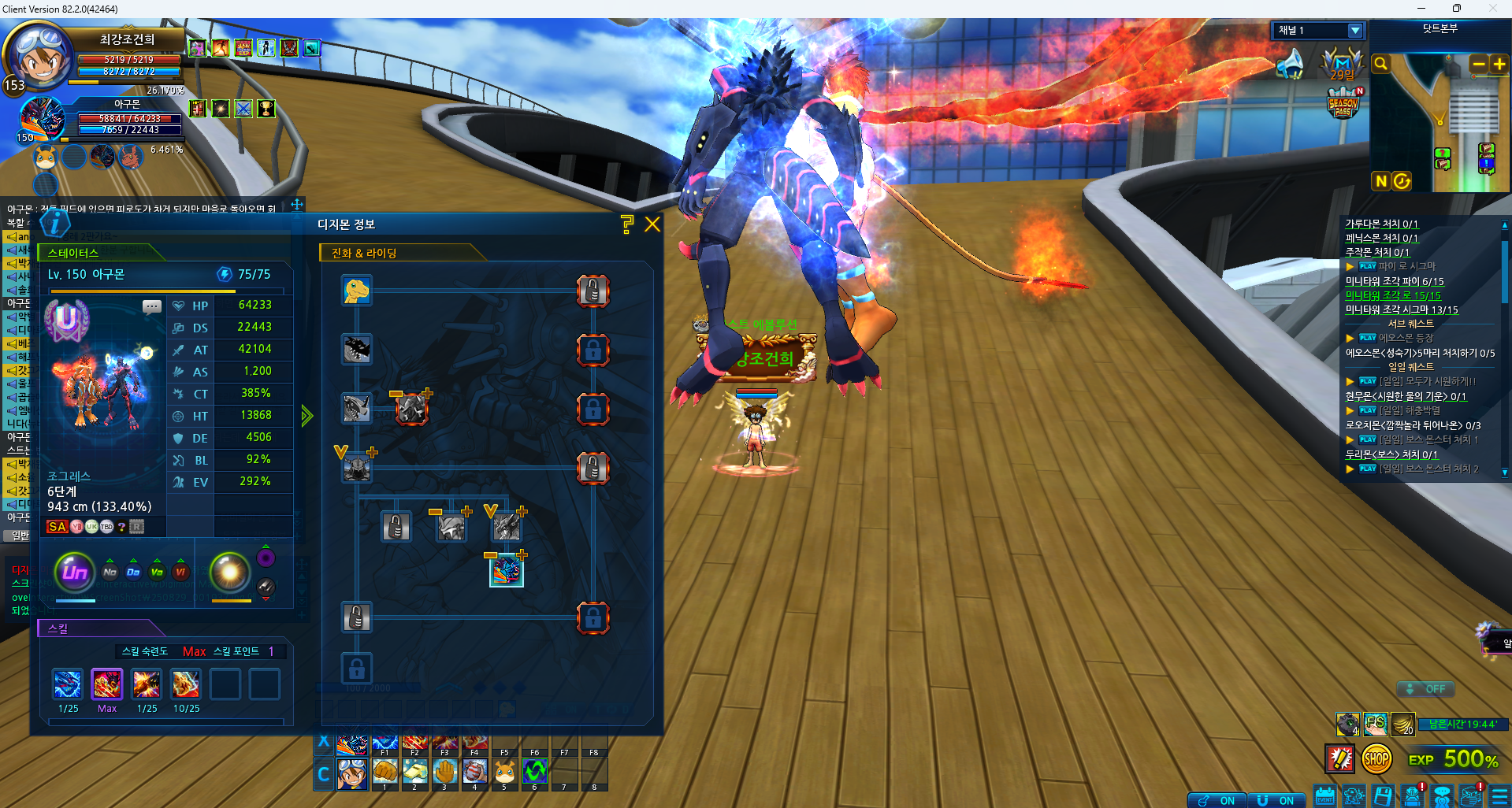The image size is (1512, 808).
Task: Open the channel selection dropdown
Action: [x=1354, y=31]
